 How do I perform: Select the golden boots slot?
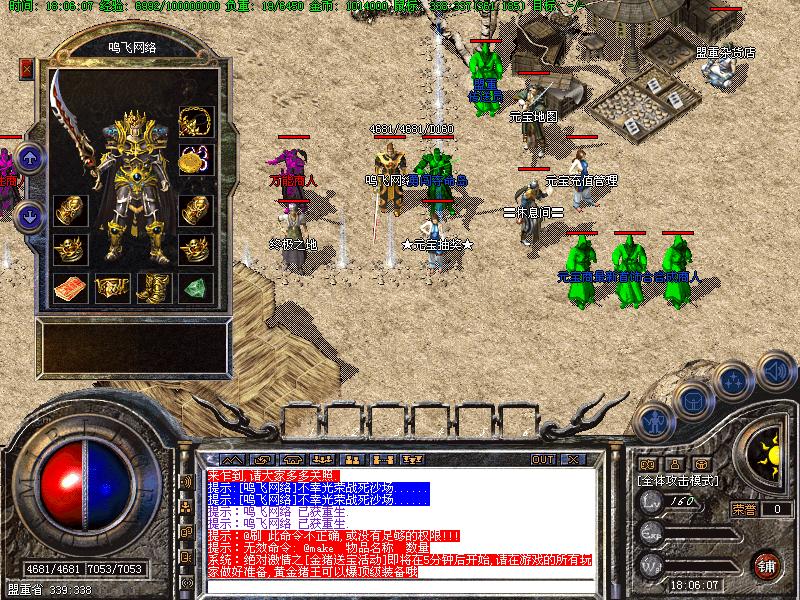click(153, 288)
